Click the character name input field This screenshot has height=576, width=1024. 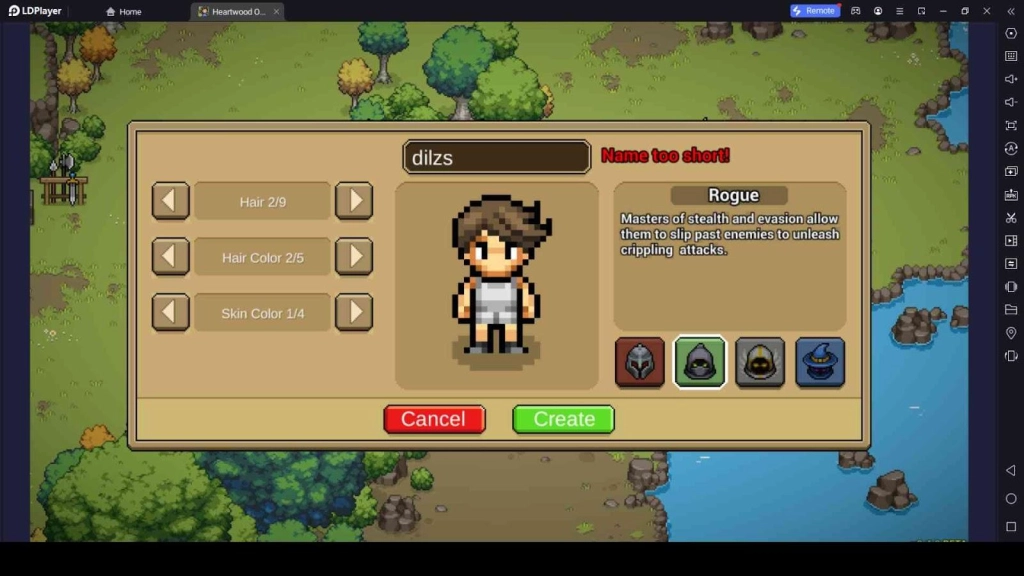pyautogui.click(x=497, y=158)
